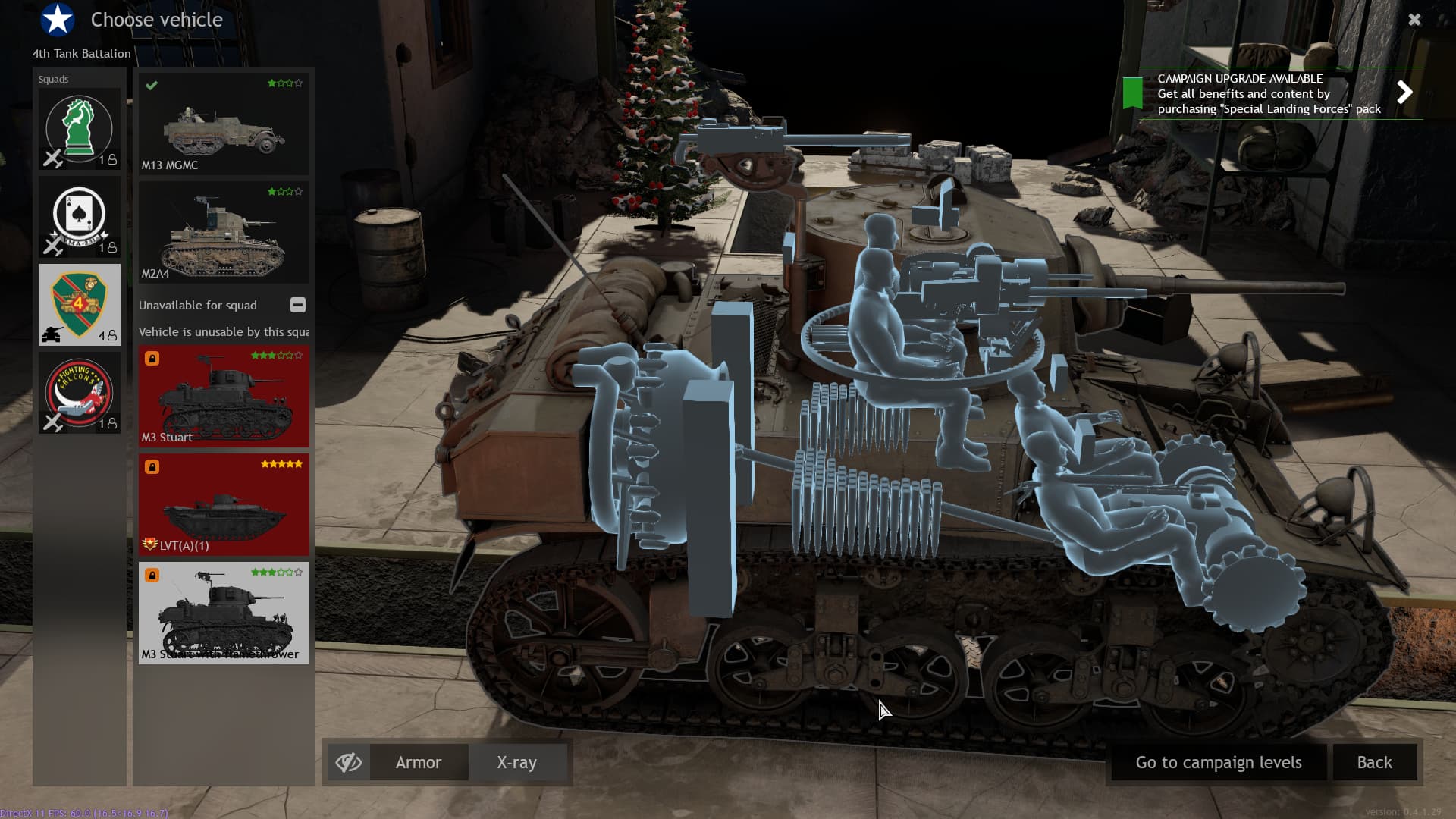Pick the locked LVT(A)(1) vehicle card

click(224, 504)
